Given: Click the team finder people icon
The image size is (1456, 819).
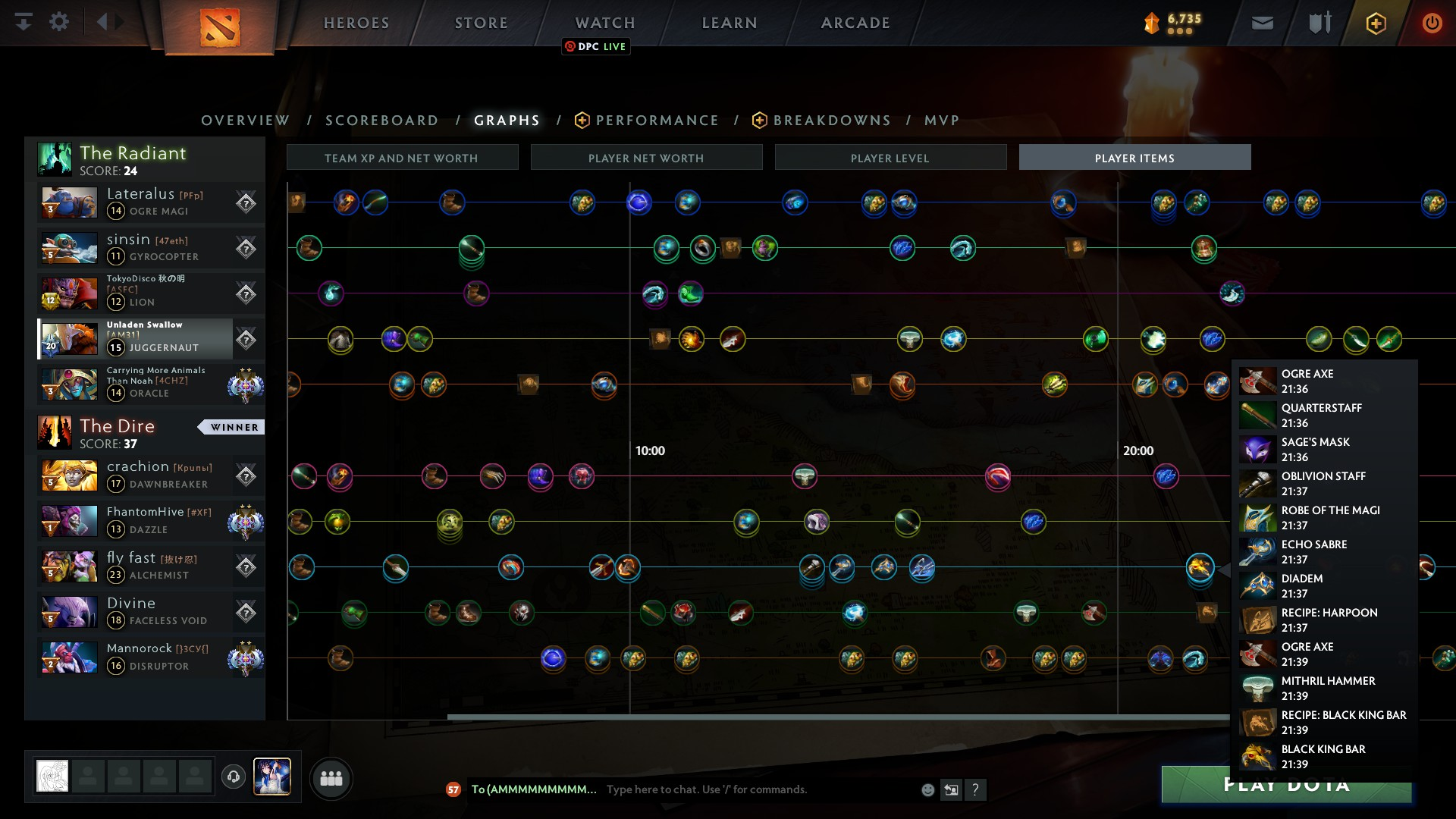Looking at the screenshot, I should (x=331, y=778).
